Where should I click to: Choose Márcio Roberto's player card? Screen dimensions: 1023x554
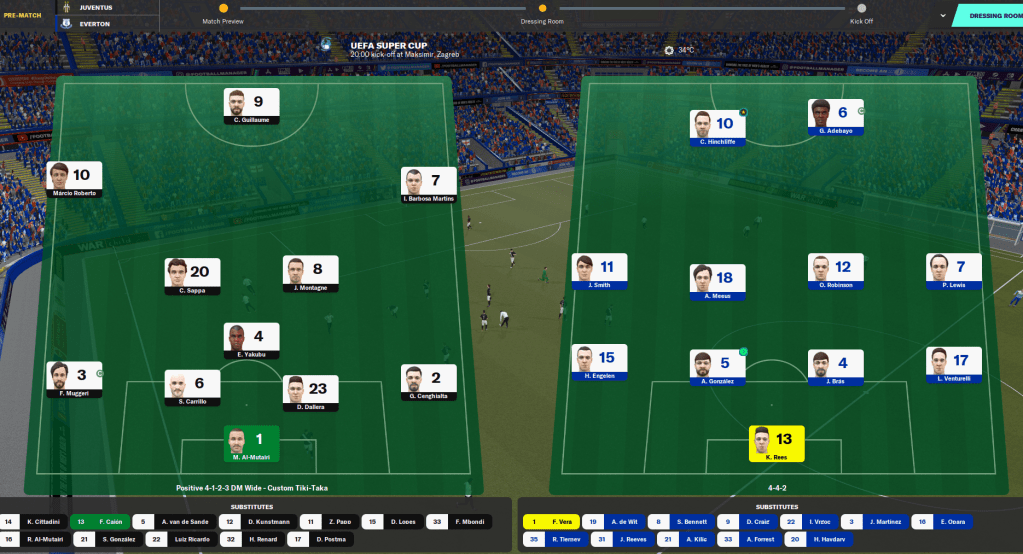[x=75, y=178]
